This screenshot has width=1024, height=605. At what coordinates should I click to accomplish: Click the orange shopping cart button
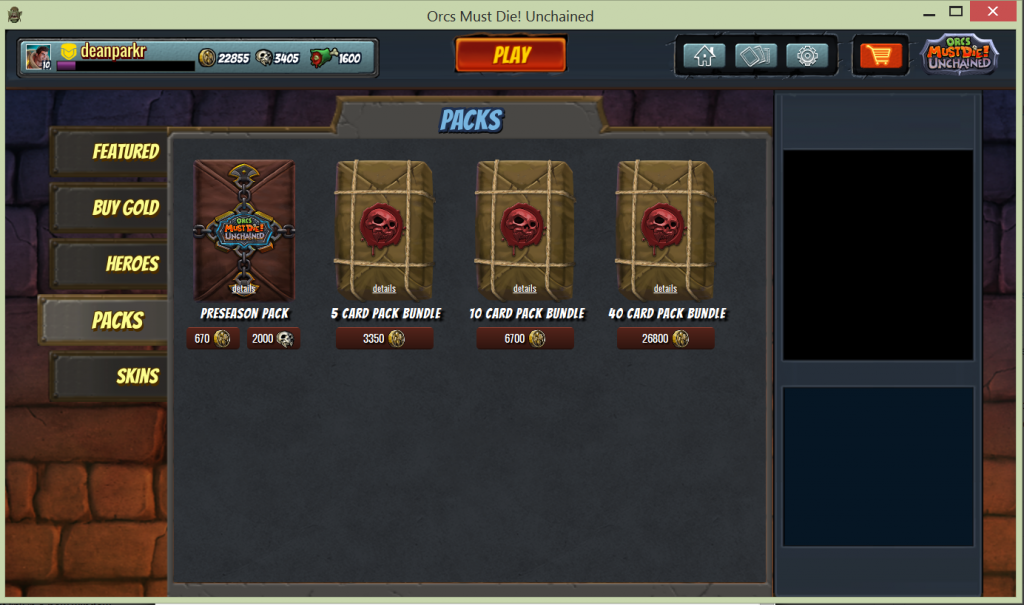tap(880, 55)
